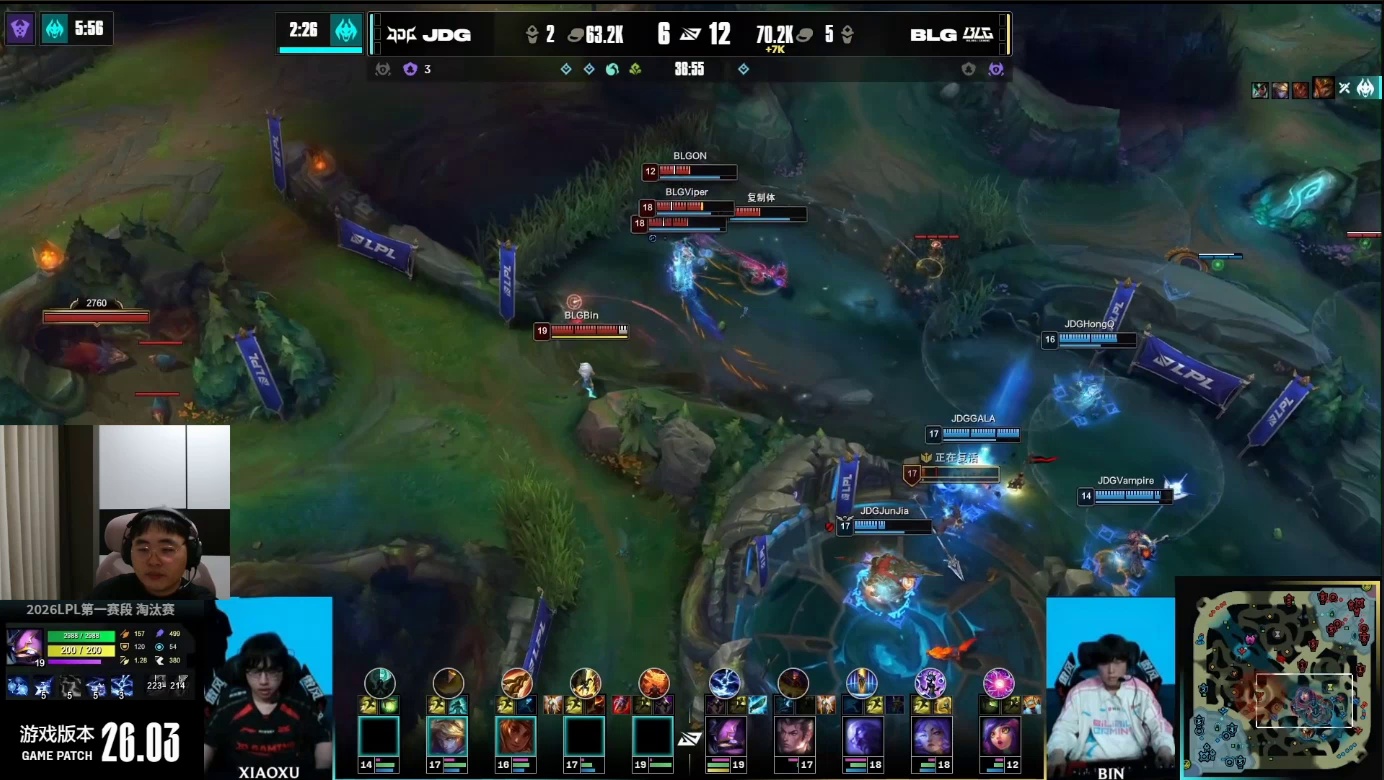Select the level 16 orange-haired champion portrait
This screenshot has width=1384, height=780.
pos(516,737)
